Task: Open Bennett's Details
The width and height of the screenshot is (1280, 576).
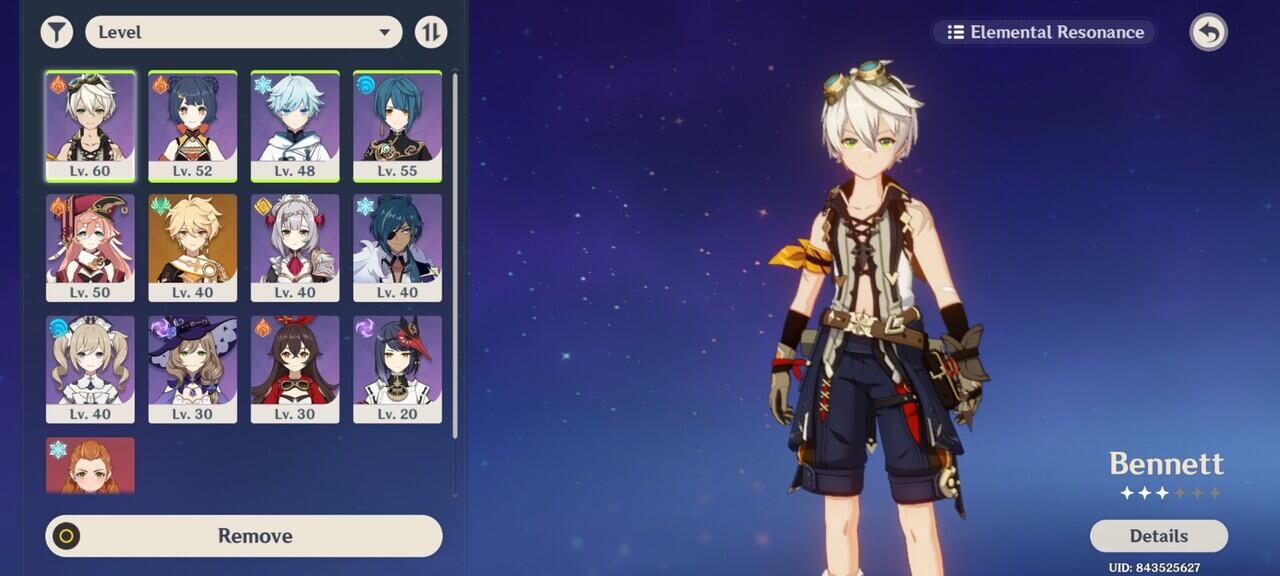Action: pyautogui.click(x=1158, y=536)
